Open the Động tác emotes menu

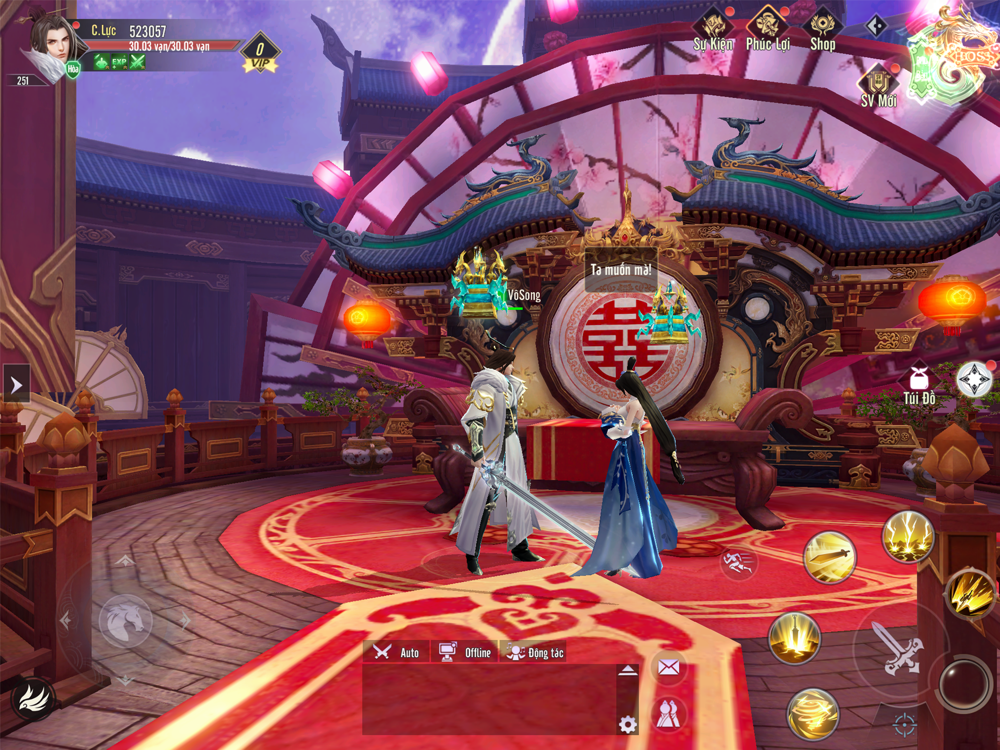tap(535, 652)
